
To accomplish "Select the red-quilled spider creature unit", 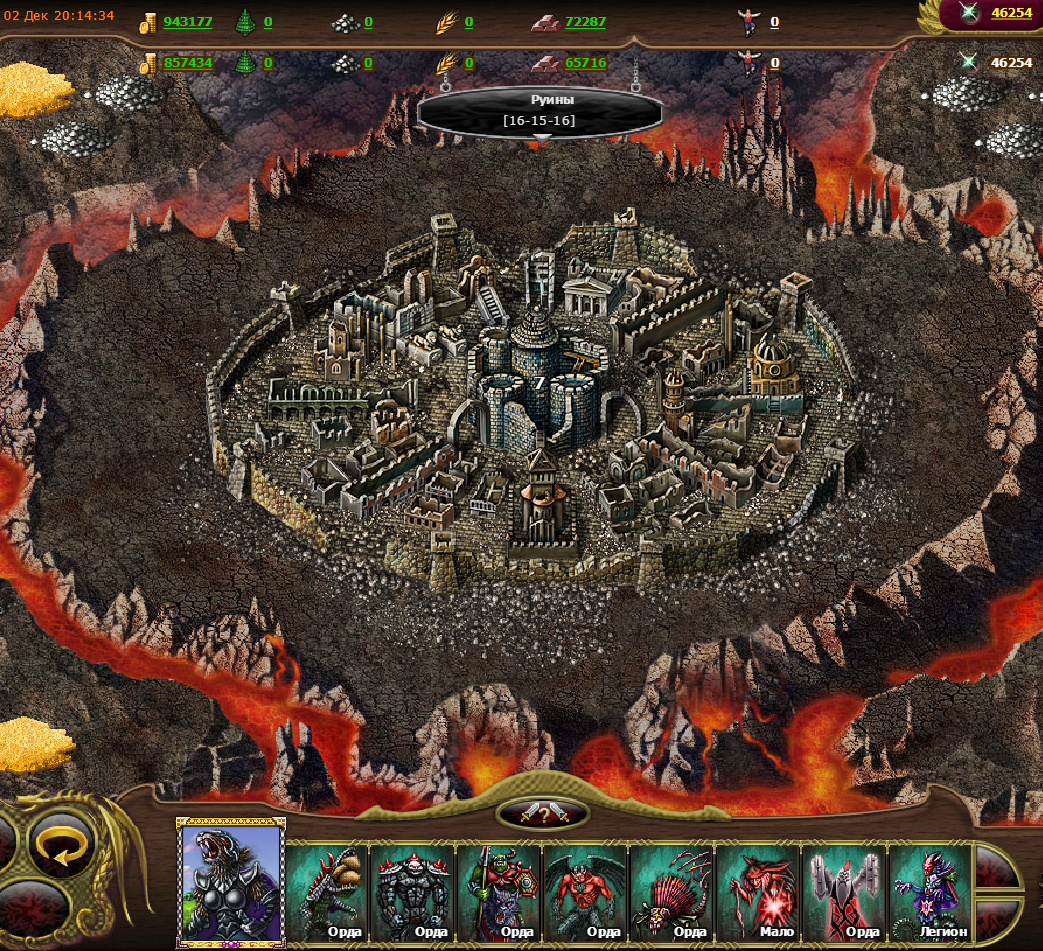I will pyautogui.click(x=671, y=890).
